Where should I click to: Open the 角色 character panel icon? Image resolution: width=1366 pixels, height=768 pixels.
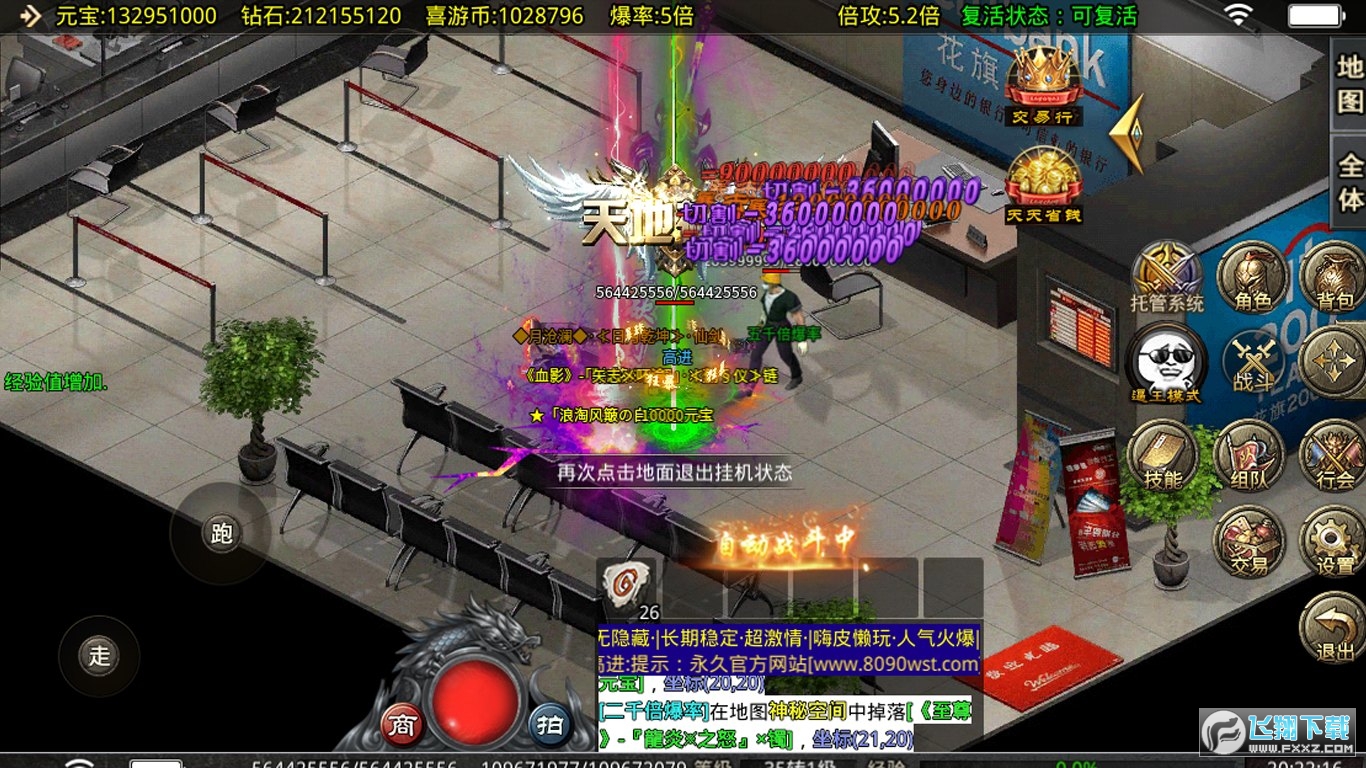1252,277
